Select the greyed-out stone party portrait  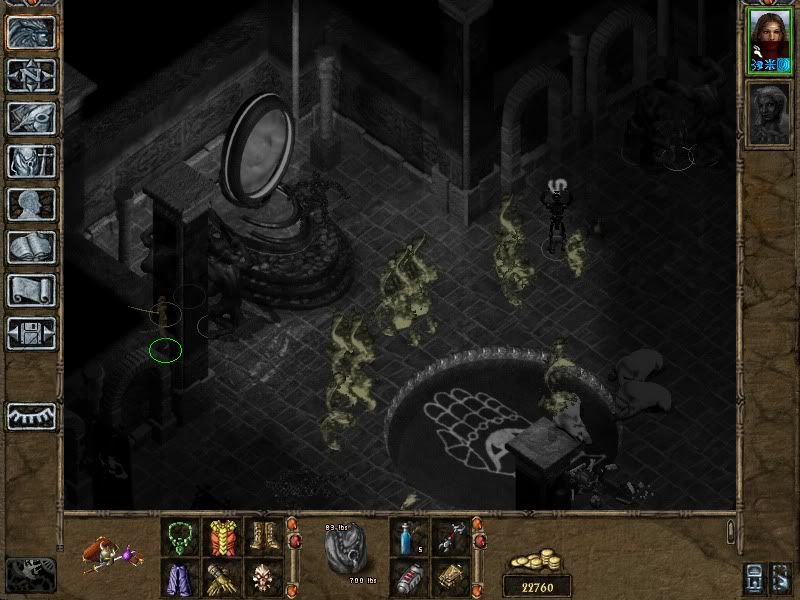pyautogui.click(x=769, y=116)
